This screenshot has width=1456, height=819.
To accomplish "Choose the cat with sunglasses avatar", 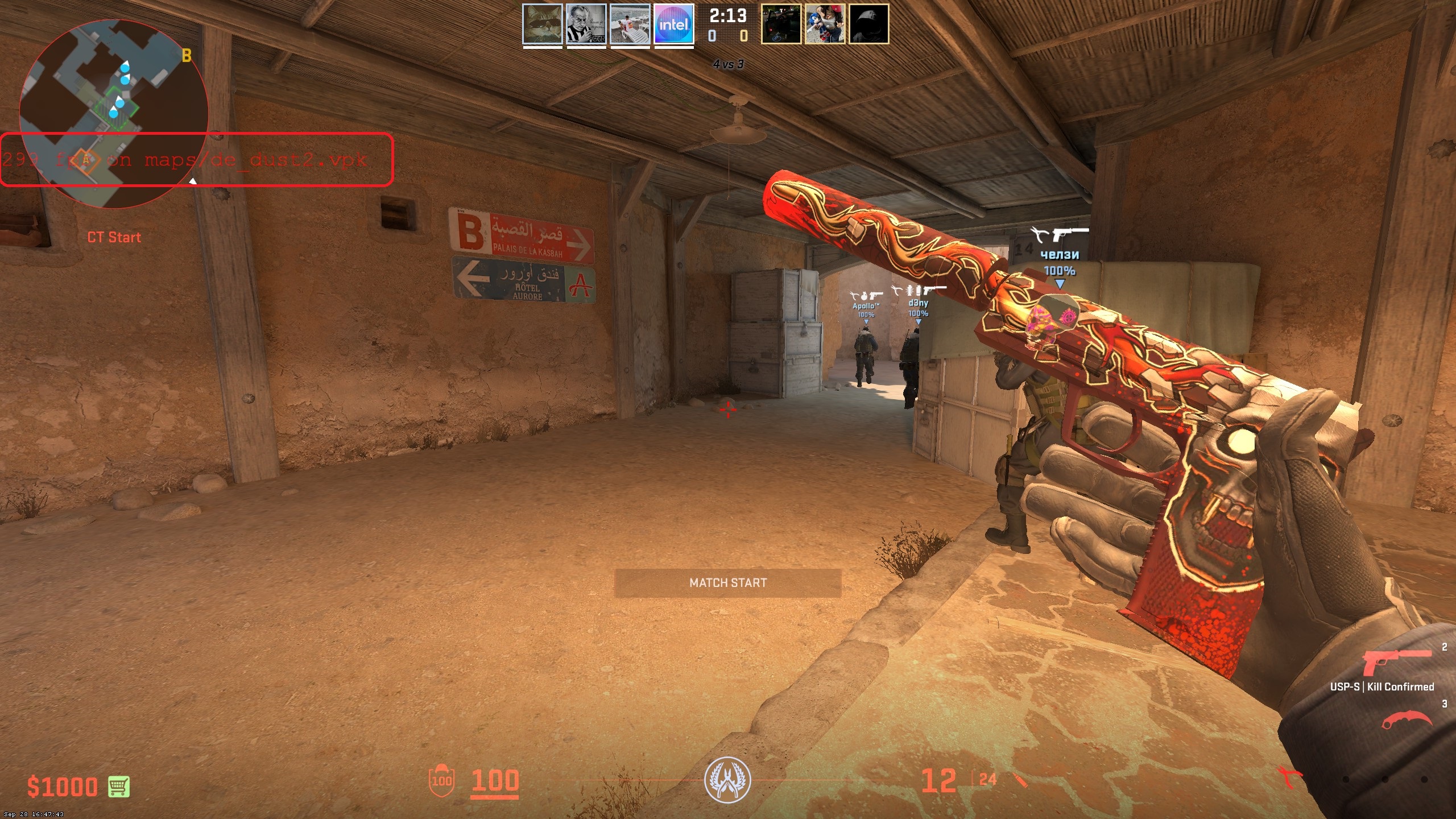I will (x=543, y=24).
